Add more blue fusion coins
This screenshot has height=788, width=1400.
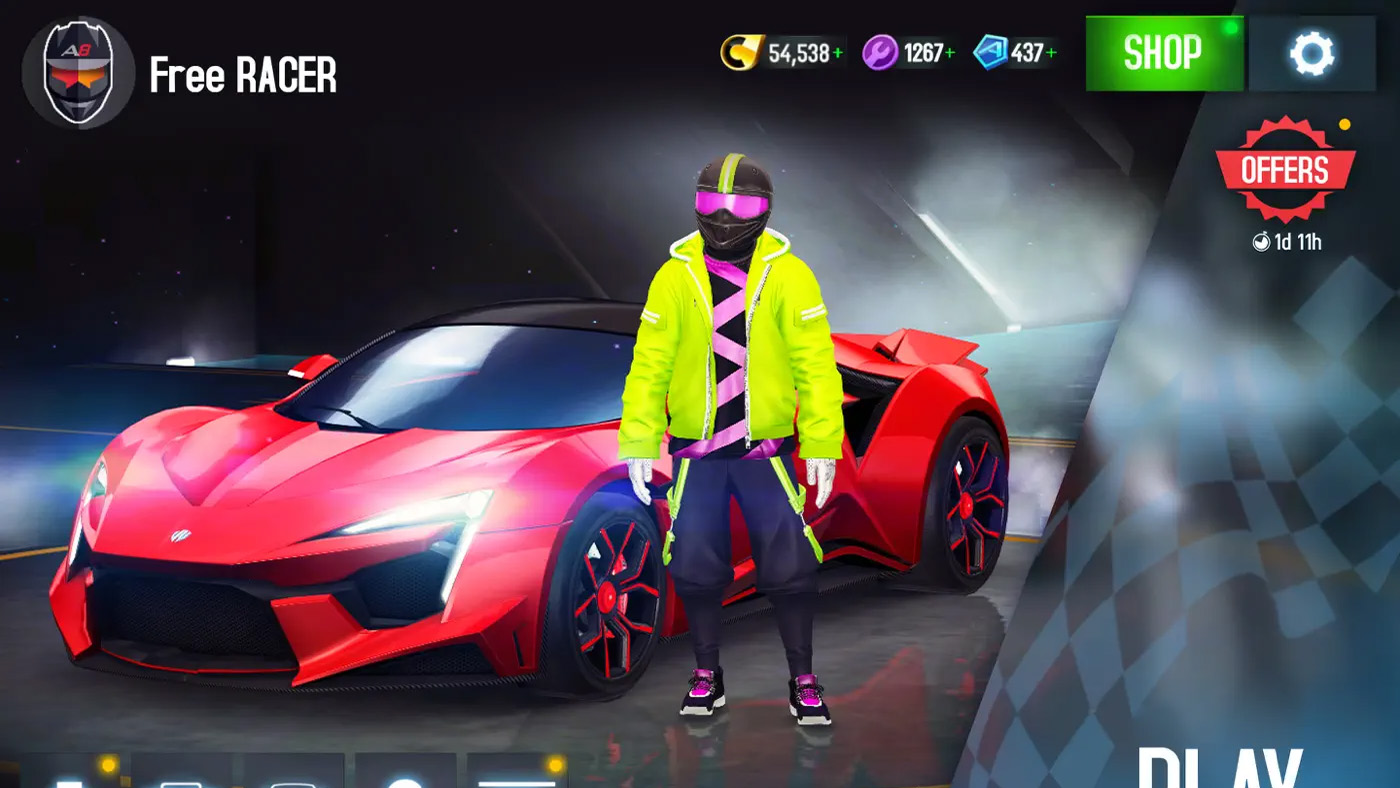[1051, 53]
